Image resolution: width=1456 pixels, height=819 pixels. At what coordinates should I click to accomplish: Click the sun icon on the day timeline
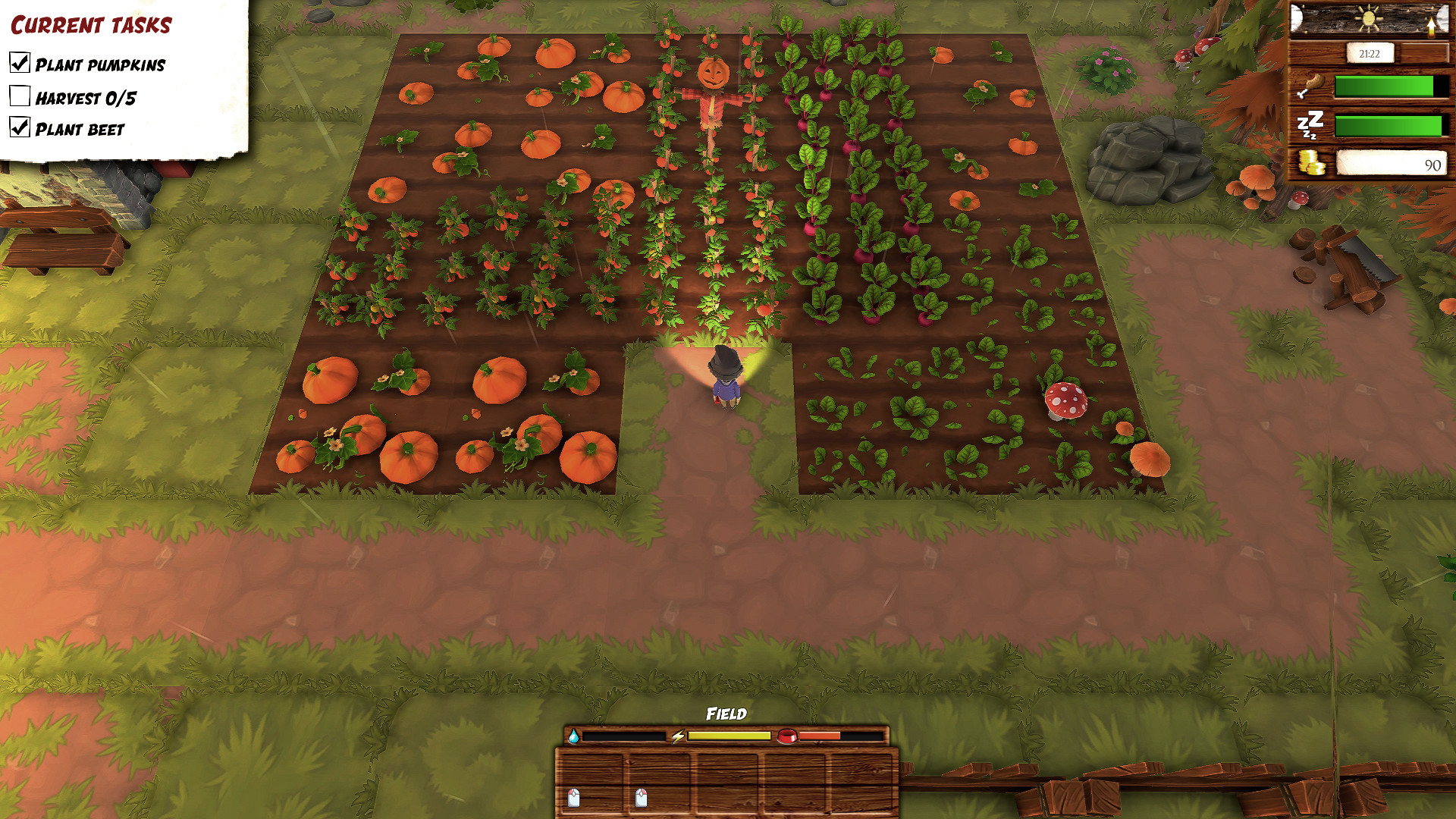[1368, 17]
